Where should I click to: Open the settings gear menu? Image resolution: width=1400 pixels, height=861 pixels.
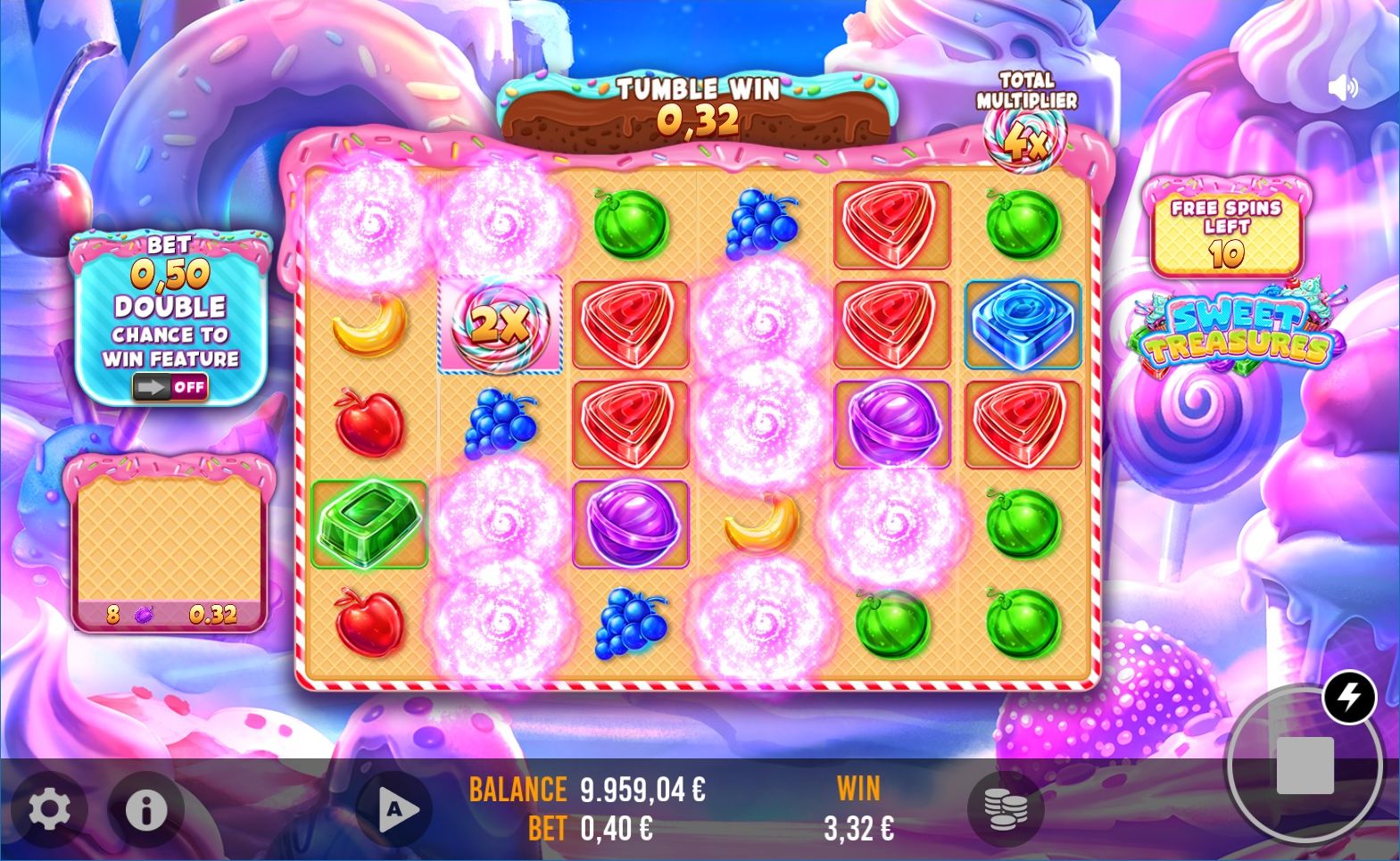pyautogui.click(x=49, y=809)
